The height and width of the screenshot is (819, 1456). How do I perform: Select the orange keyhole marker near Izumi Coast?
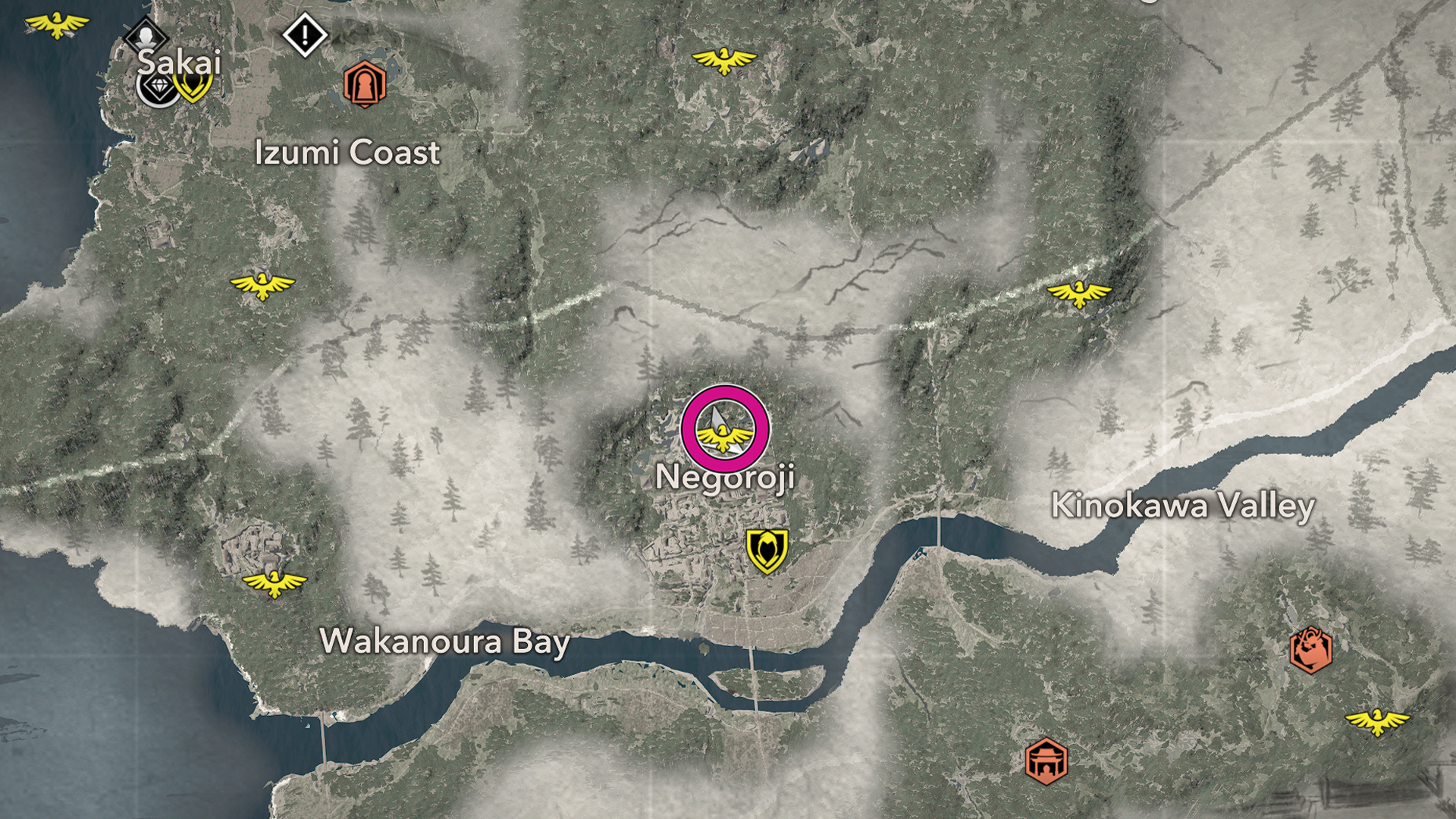[365, 84]
